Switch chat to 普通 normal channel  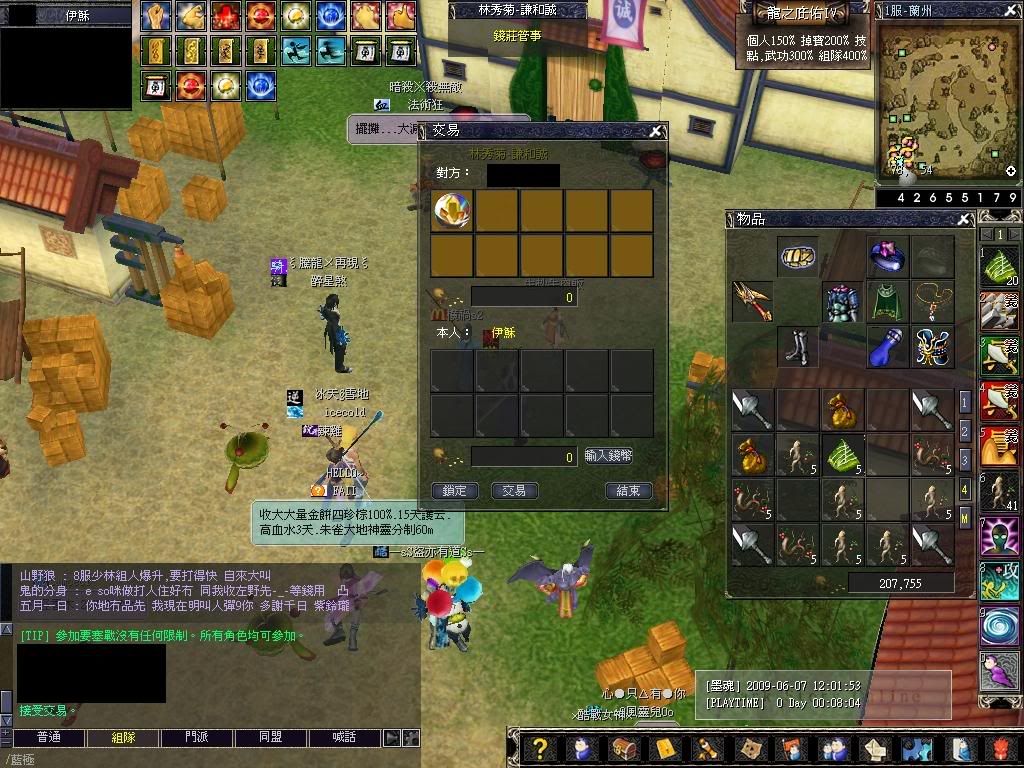pos(49,737)
